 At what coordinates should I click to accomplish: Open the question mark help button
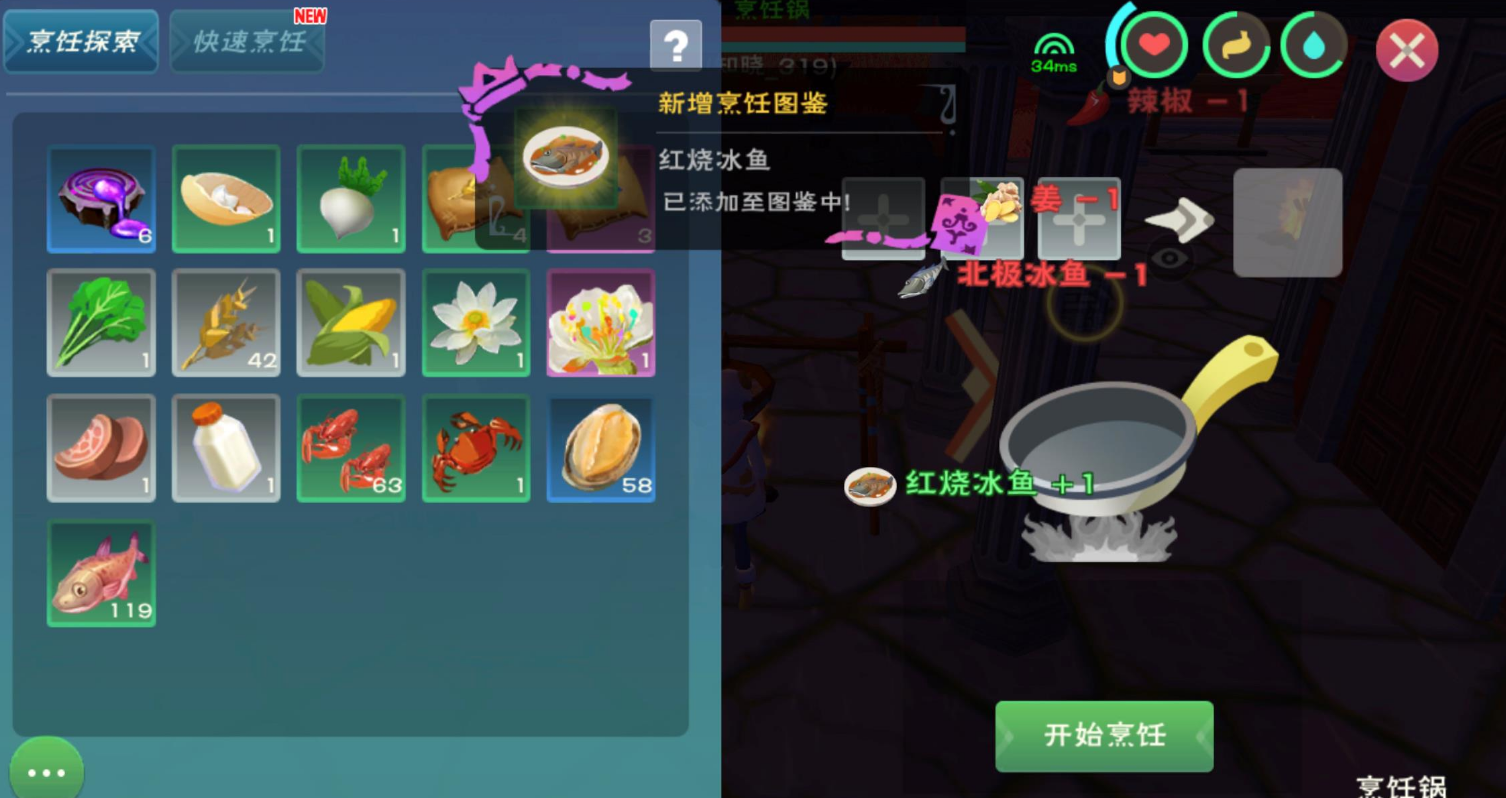(676, 45)
